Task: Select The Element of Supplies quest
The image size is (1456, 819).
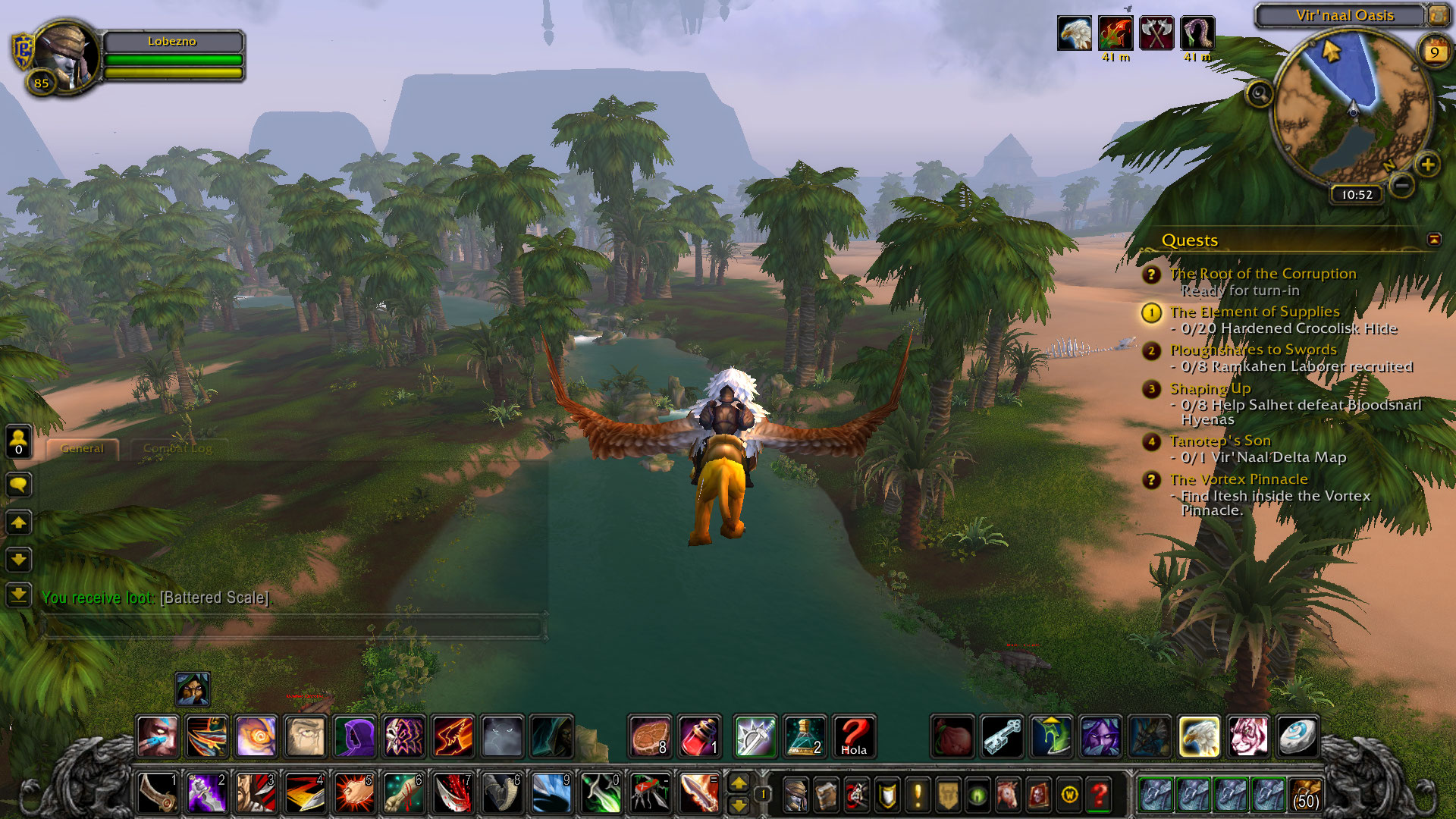Action: pyautogui.click(x=1254, y=312)
